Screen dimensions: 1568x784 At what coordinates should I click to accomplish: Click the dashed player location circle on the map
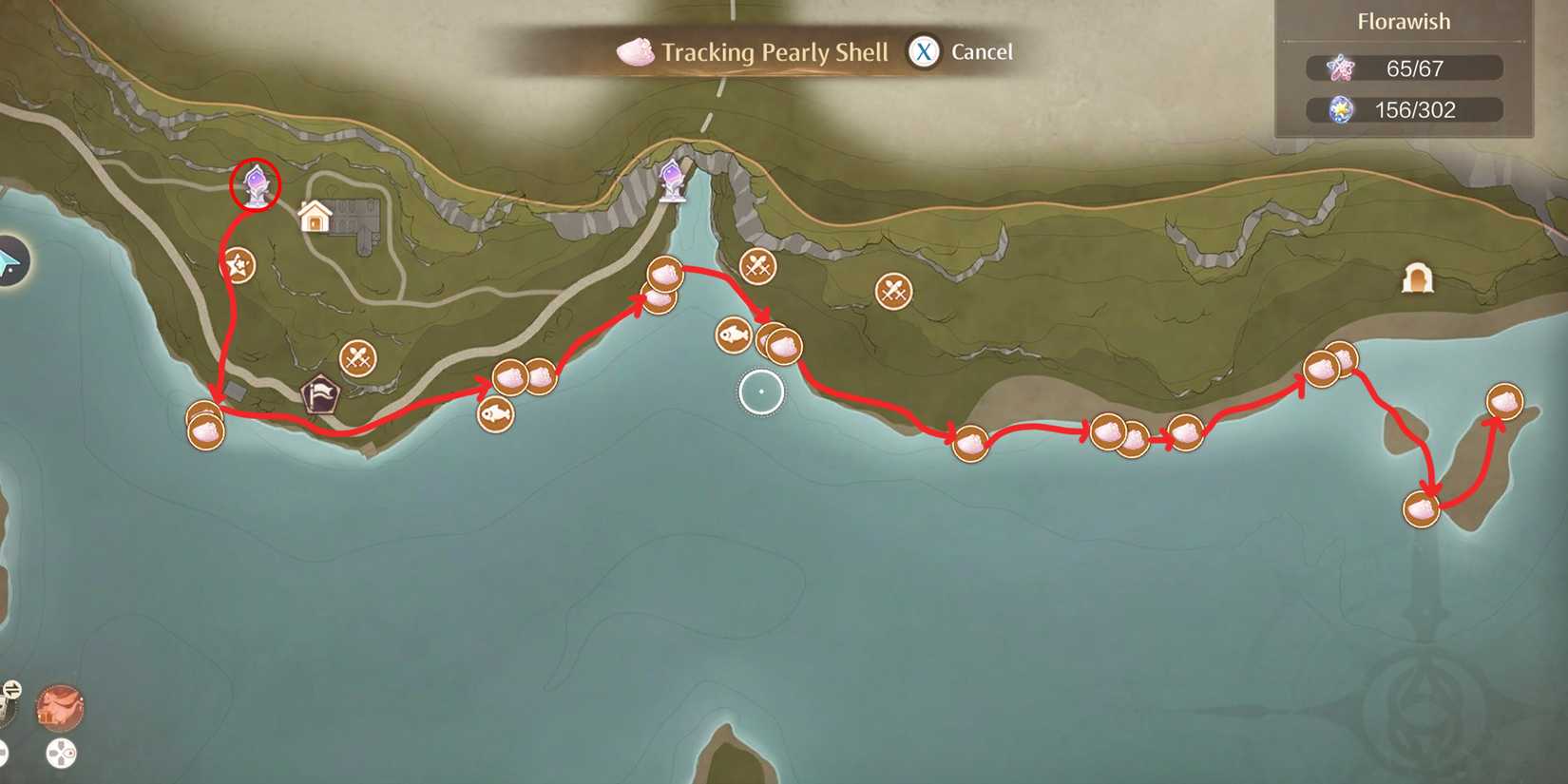pos(761,391)
